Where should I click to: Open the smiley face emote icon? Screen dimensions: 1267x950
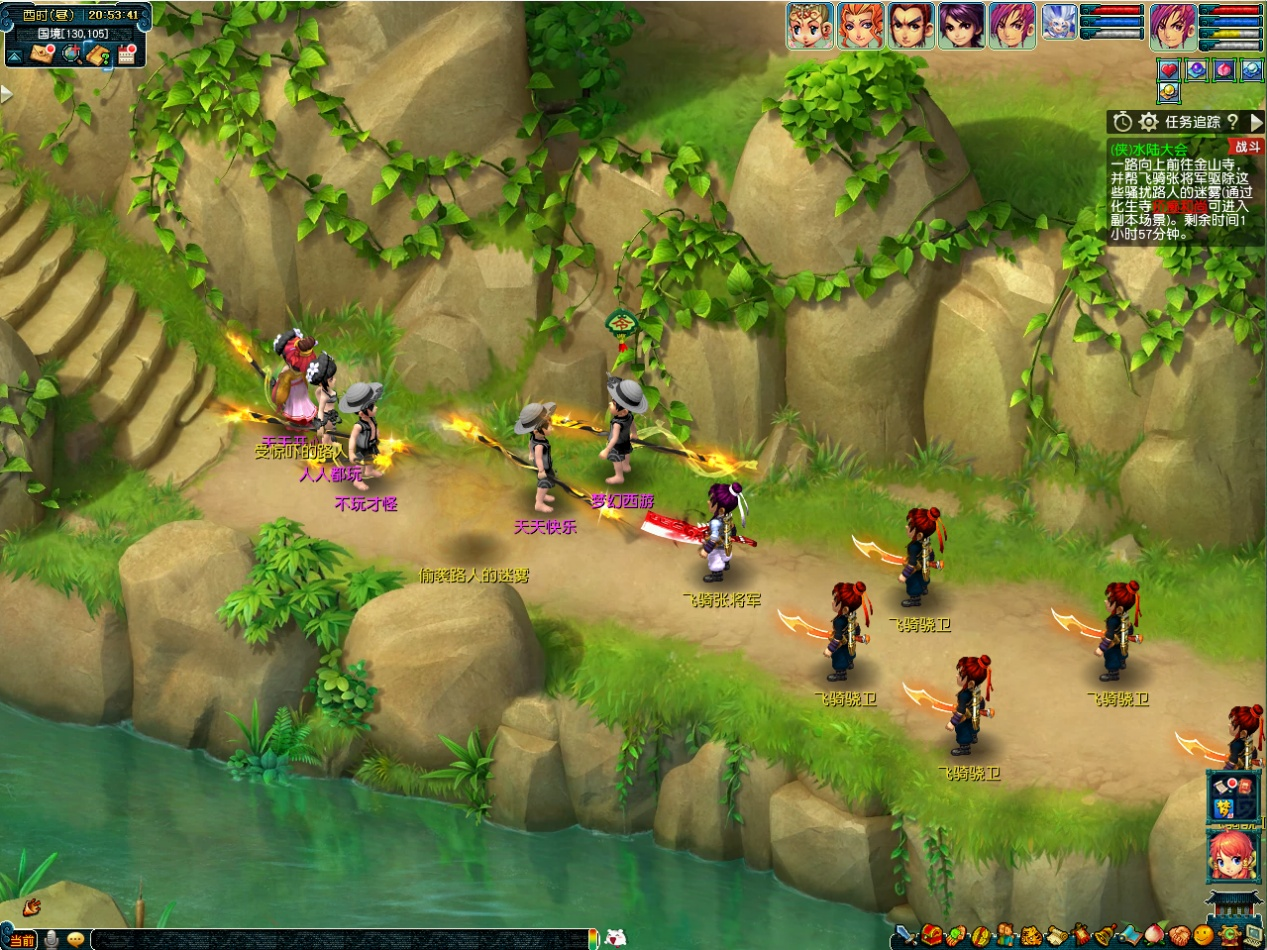pos(1203,936)
